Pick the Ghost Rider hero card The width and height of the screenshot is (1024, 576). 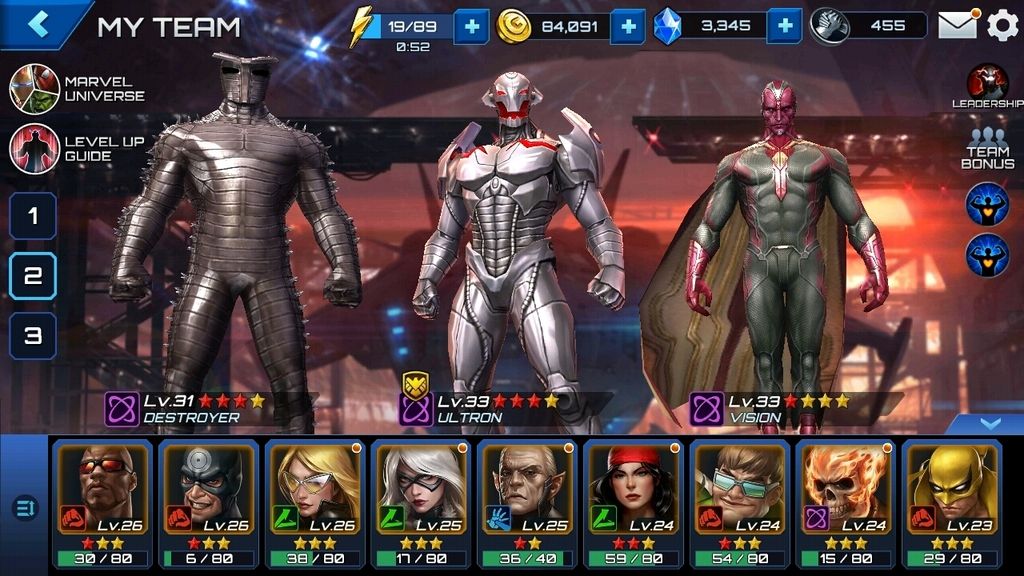pyautogui.click(x=845, y=504)
